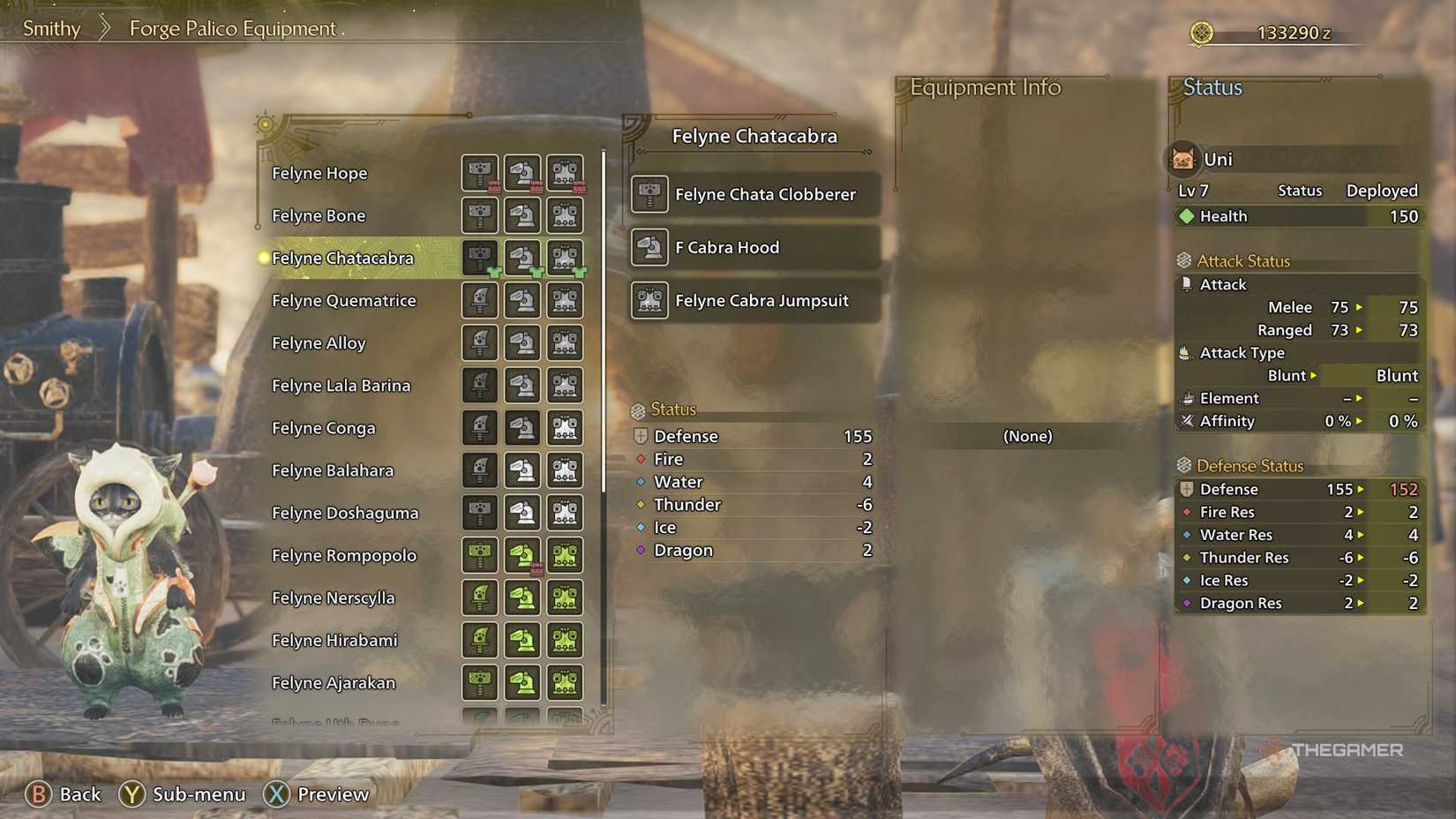Click the F Cabra Hood helmet icon
The height and width of the screenshot is (819, 1456).
(x=649, y=248)
